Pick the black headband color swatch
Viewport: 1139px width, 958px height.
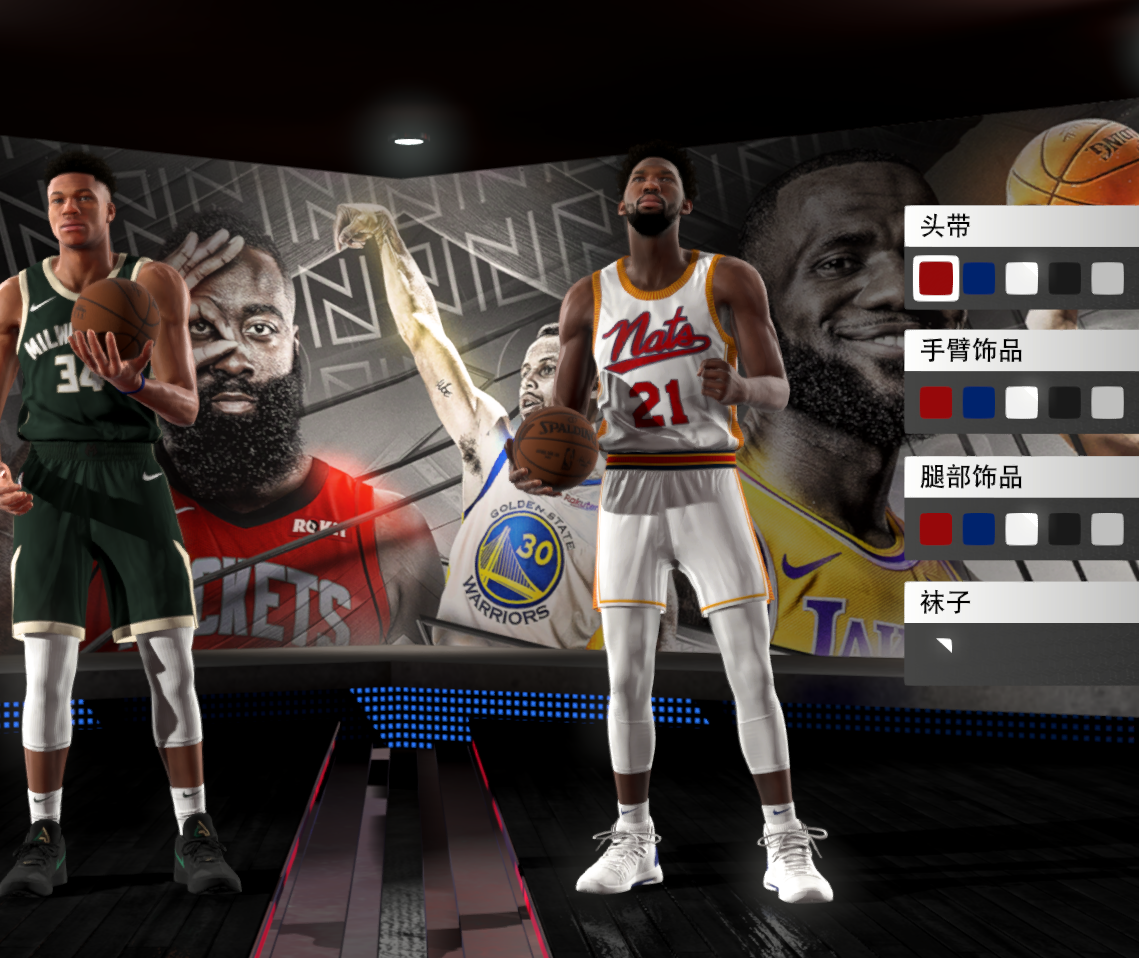coord(1065,278)
